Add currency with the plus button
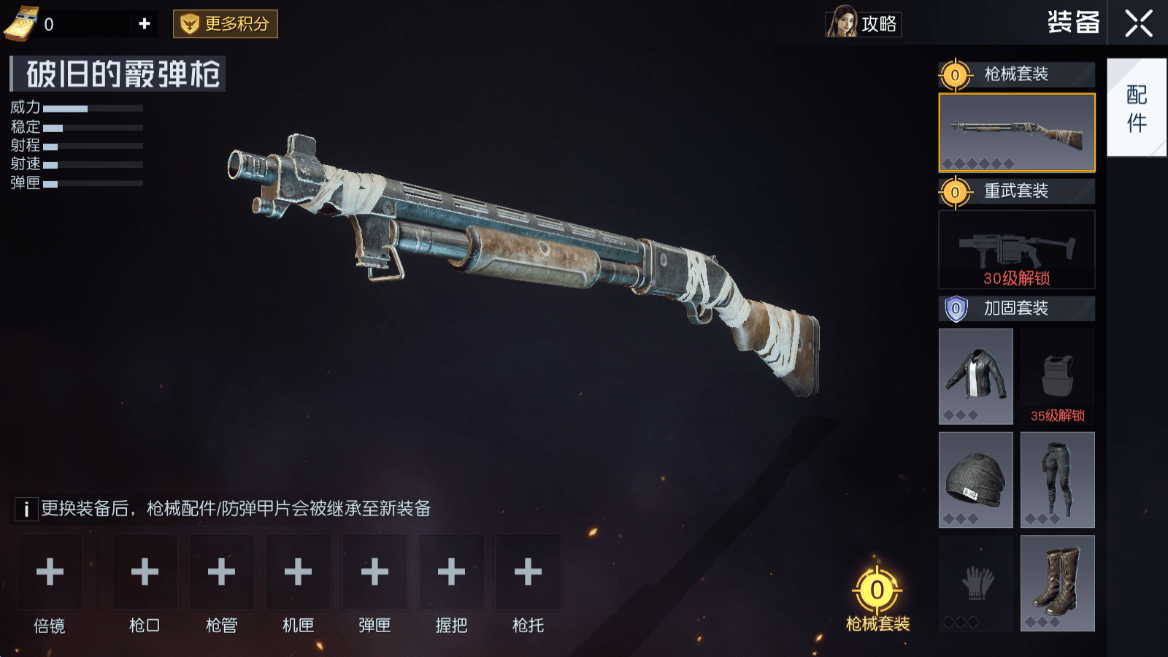The height and width of the screenshot is (657, 1168). click(144, 24)
